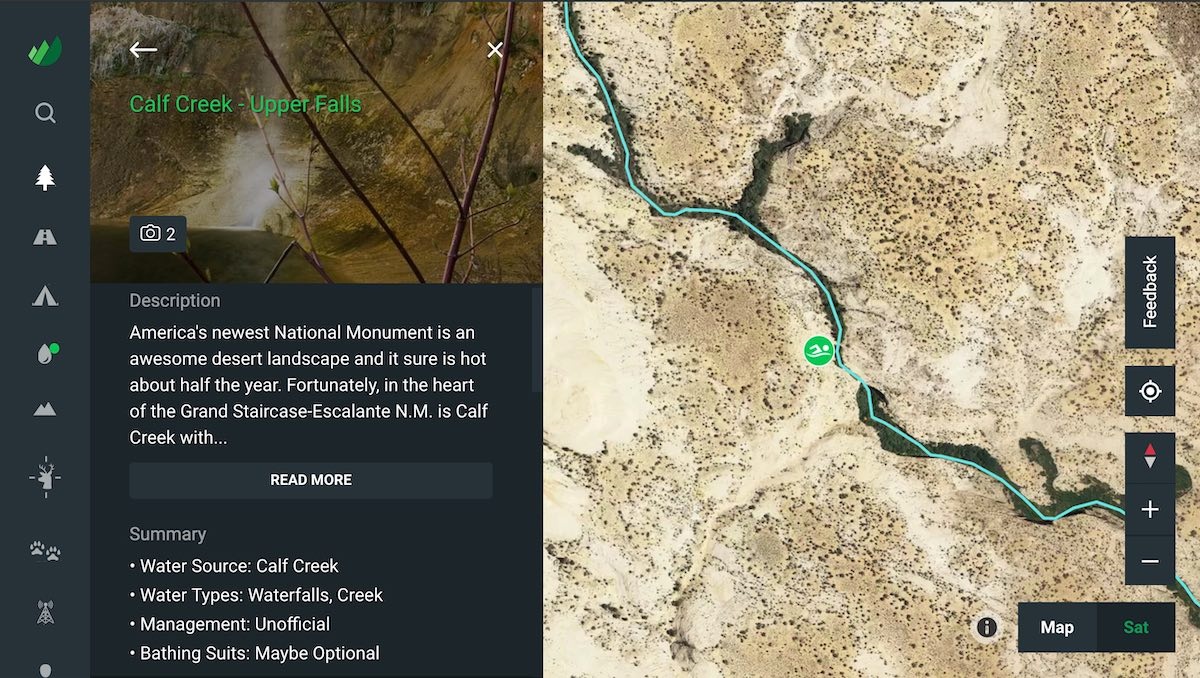Choose the deer crosshair sidebar icon
The height and width of the screenshot is (678, 1200).
click(x=45, y=476)
